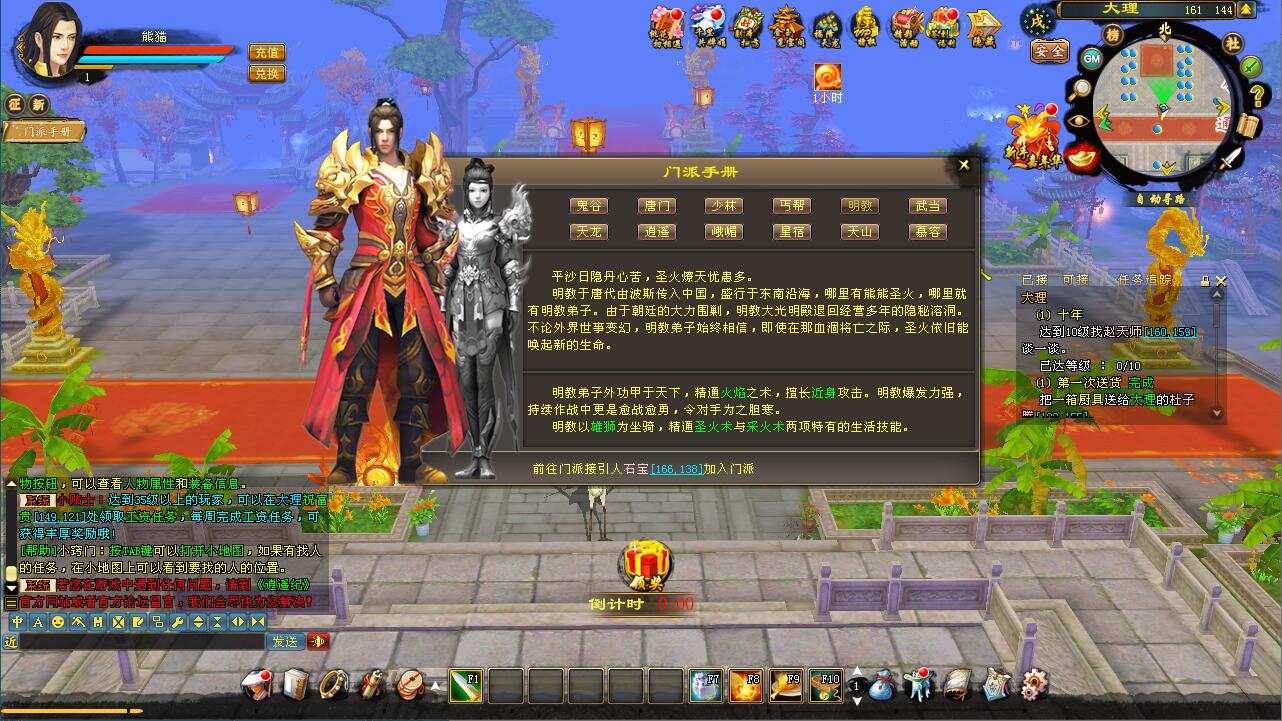Click the coordinate link to 石宝
Viewport: 1282px width, 721px height.
tap(676, 469)
